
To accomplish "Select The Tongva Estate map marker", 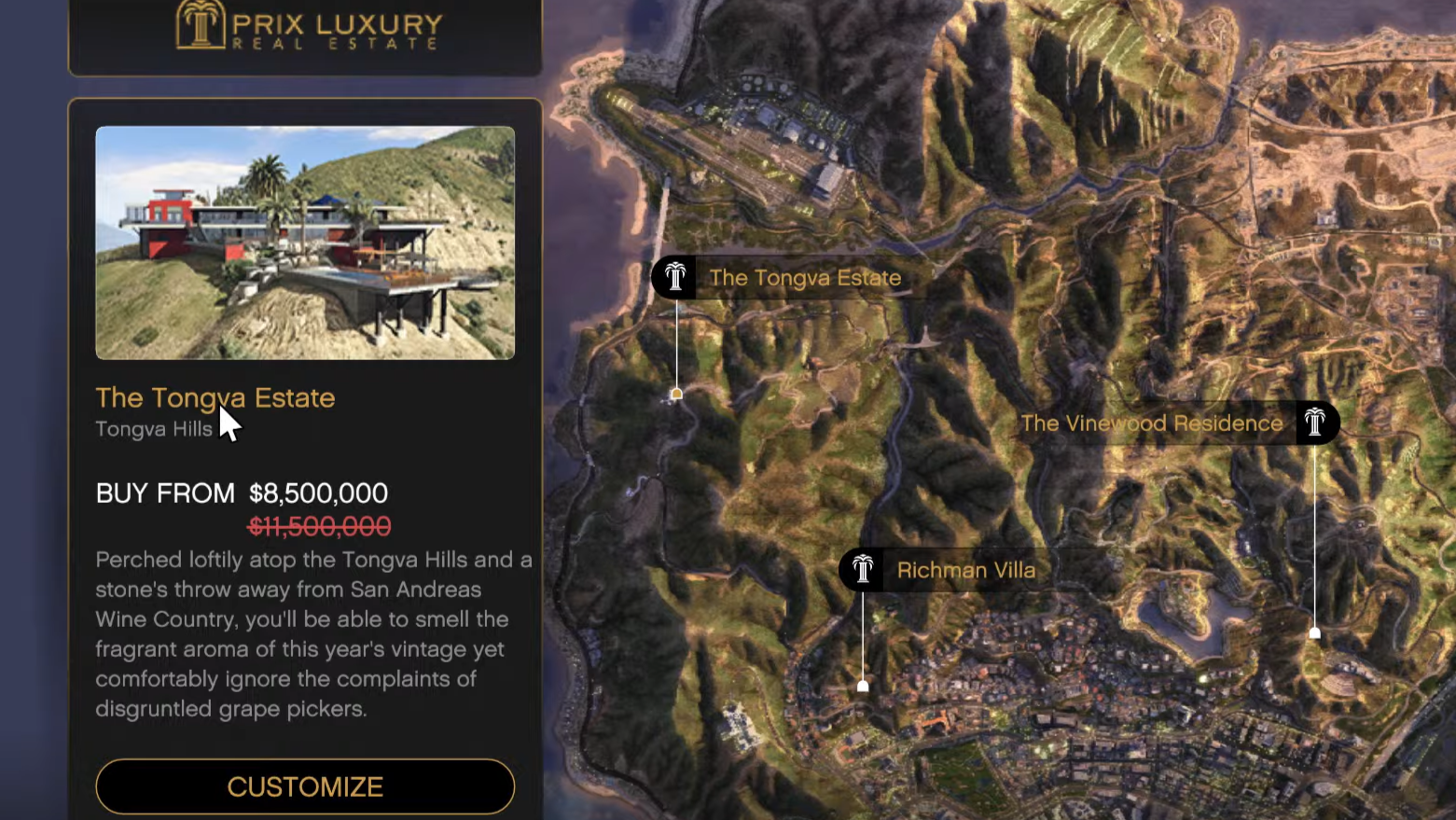I will (x=675, y=278).
